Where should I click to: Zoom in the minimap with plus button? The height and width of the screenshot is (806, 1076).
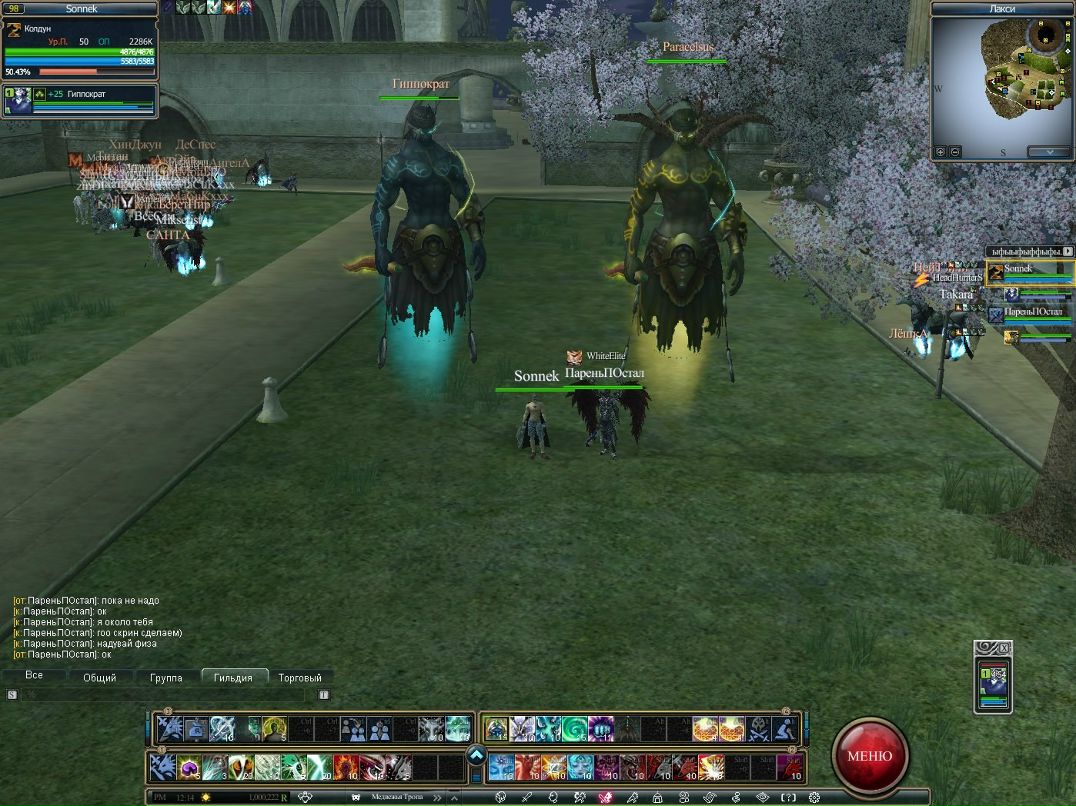click(x=940, y=152)
